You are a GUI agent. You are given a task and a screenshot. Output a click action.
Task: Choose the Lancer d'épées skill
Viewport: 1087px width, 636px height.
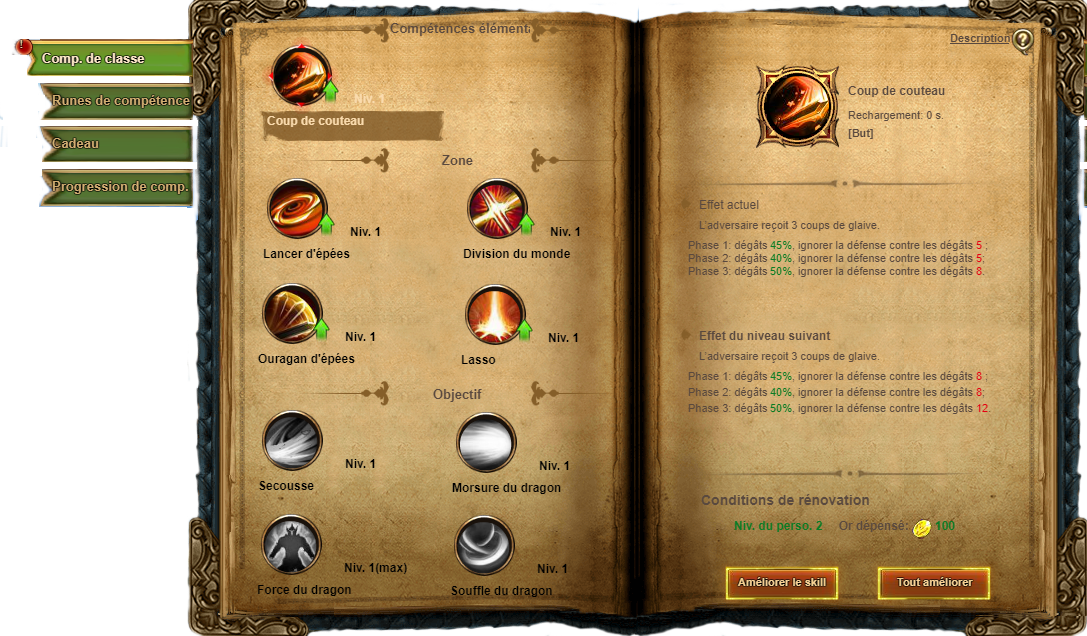[x=297, y=209]
